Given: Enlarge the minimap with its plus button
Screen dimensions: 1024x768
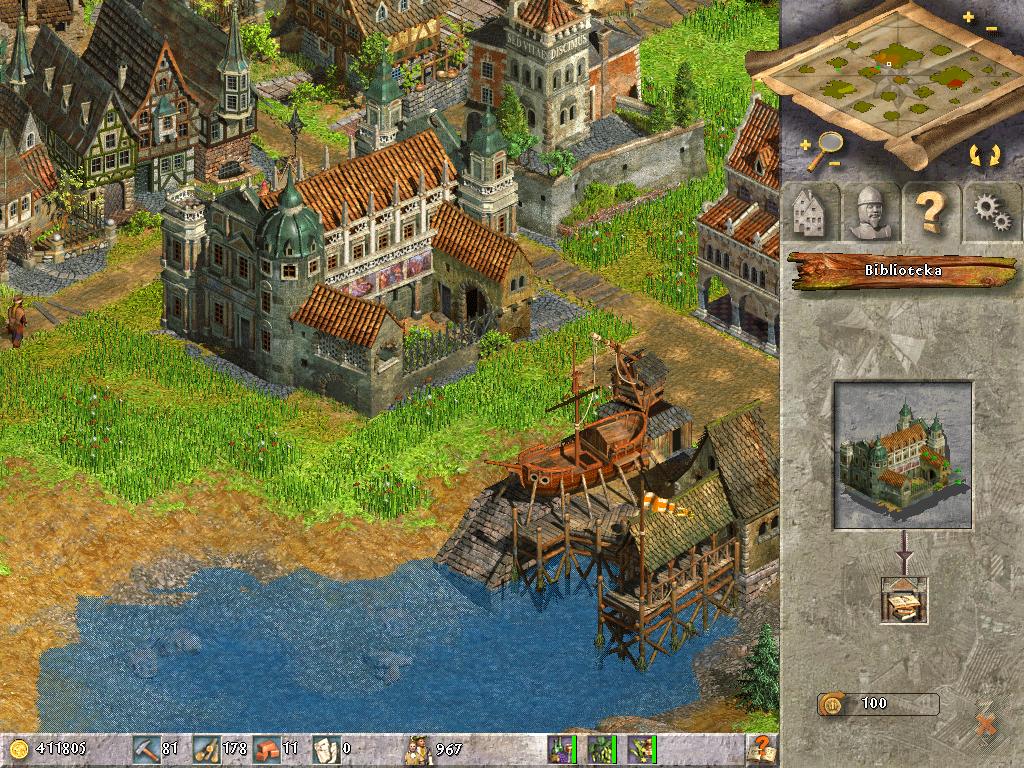Looking at the screenshot, I should [x=968, y=18].
